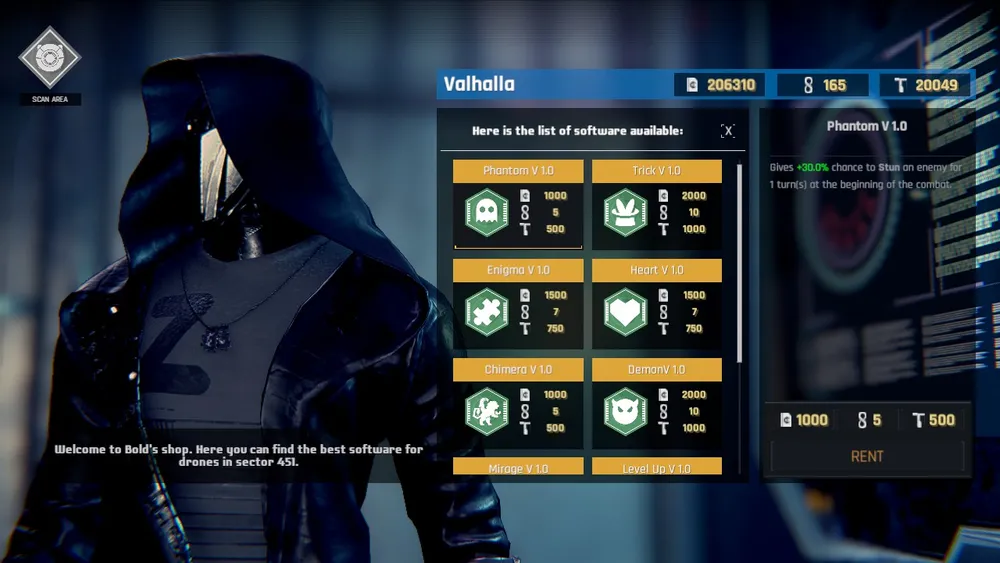The width and height of the screenshot is (1000, 563).
Task: Close the software list with X
Action: click(x=728, y=131)
